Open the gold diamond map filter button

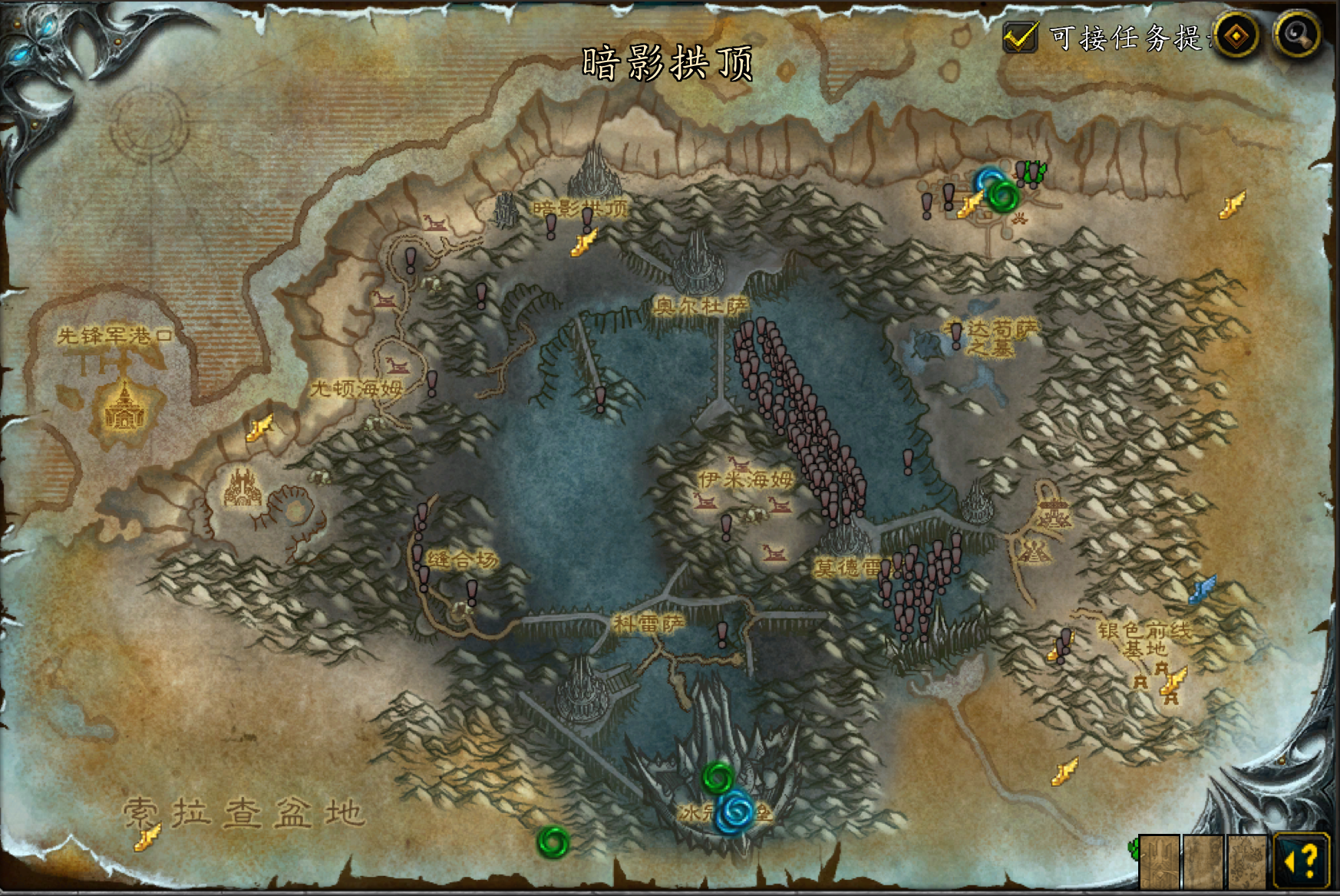pyautogui.click(x=1236, y=35)
